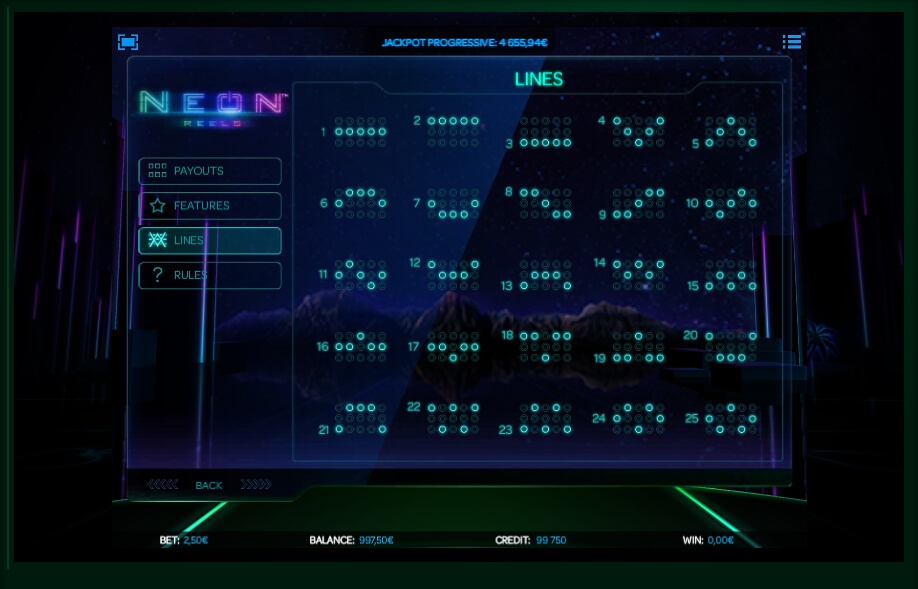This screenshot has width=918, height=589.
Task: Show the Rules page
Action: tap(210, 275)
